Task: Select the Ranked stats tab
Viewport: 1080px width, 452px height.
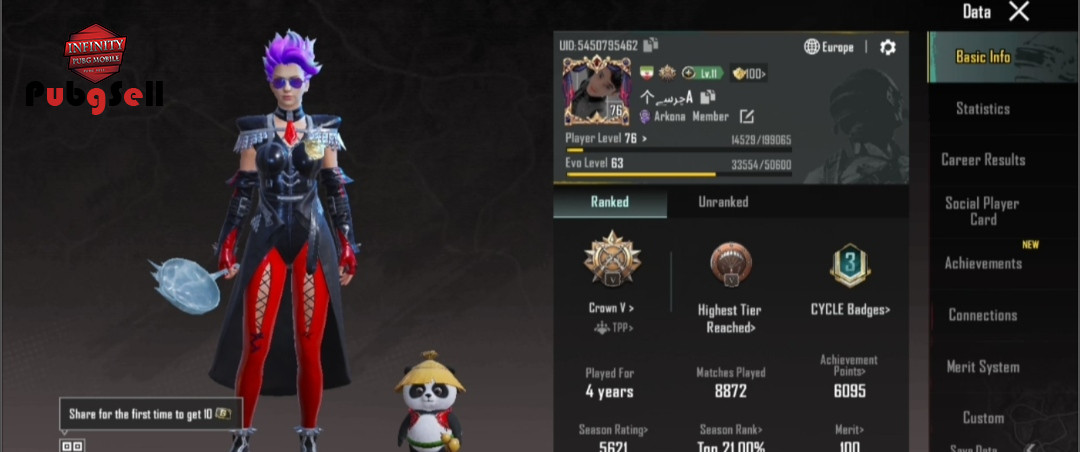Action: 609,202
